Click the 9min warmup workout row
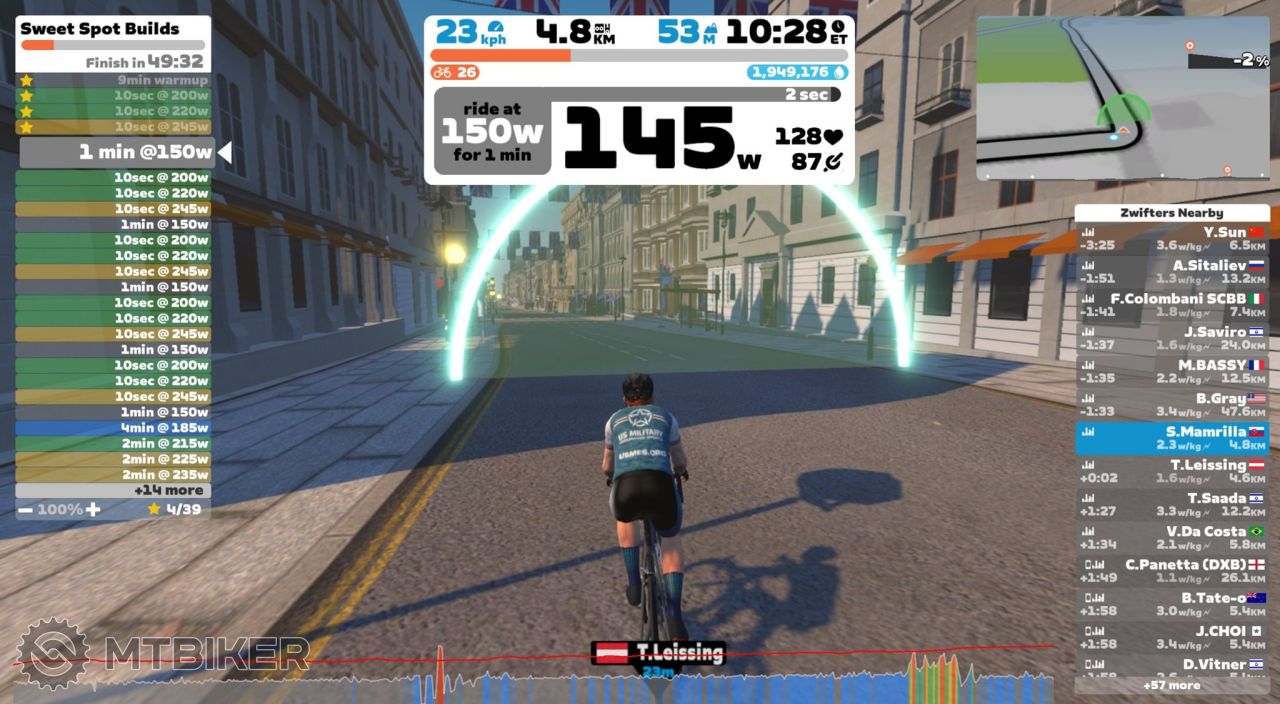The height and width of the screenshot is (704, 1280). (x=113, y=80)
